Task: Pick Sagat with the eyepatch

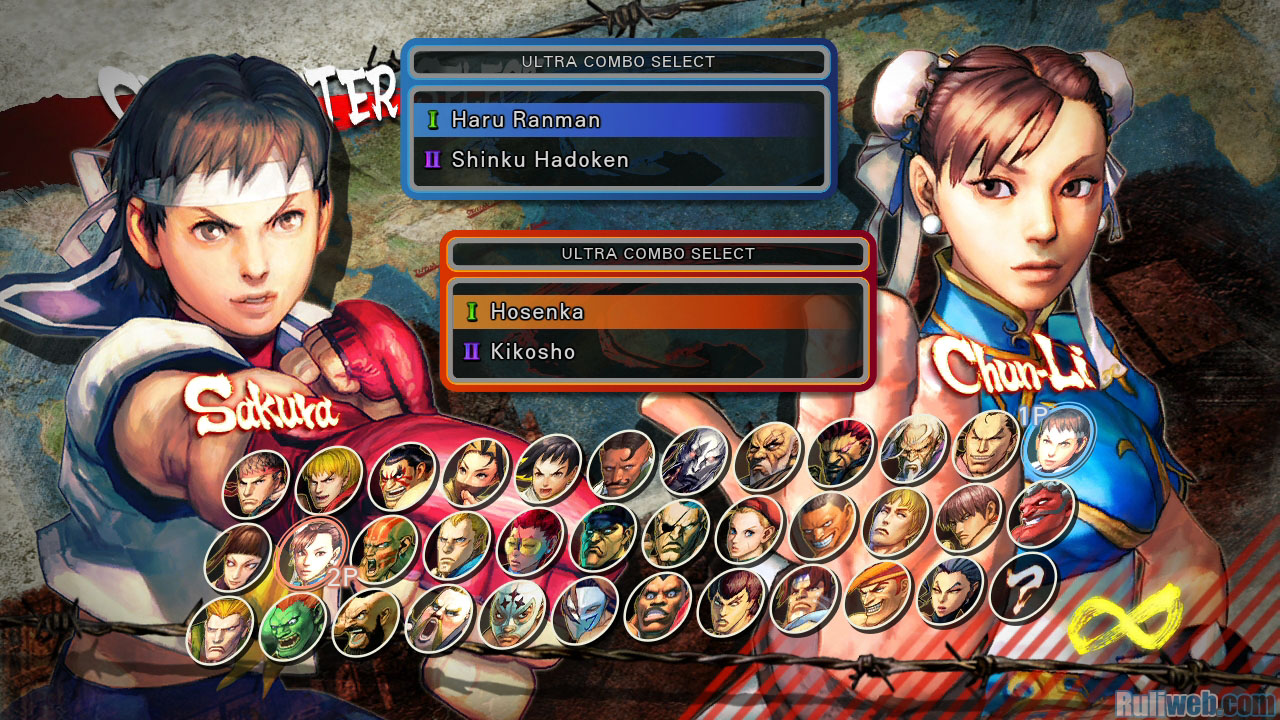Action: (x=676, y=533)
